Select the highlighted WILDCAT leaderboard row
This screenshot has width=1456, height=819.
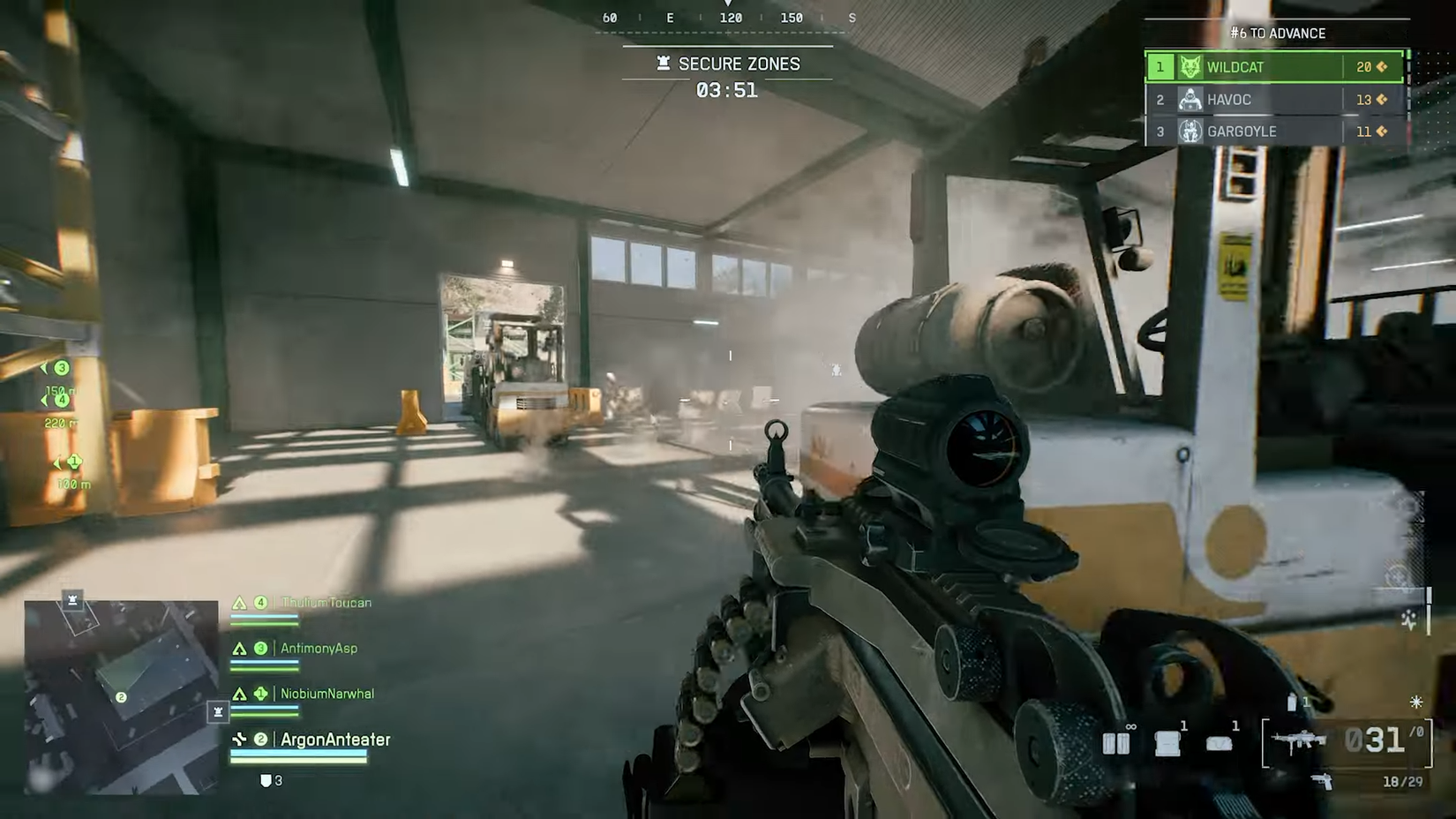pos(1272,66)
